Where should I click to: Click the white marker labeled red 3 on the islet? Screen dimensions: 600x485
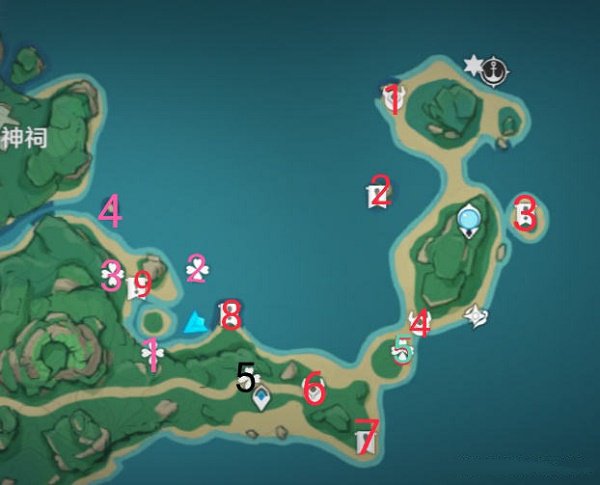524,212
